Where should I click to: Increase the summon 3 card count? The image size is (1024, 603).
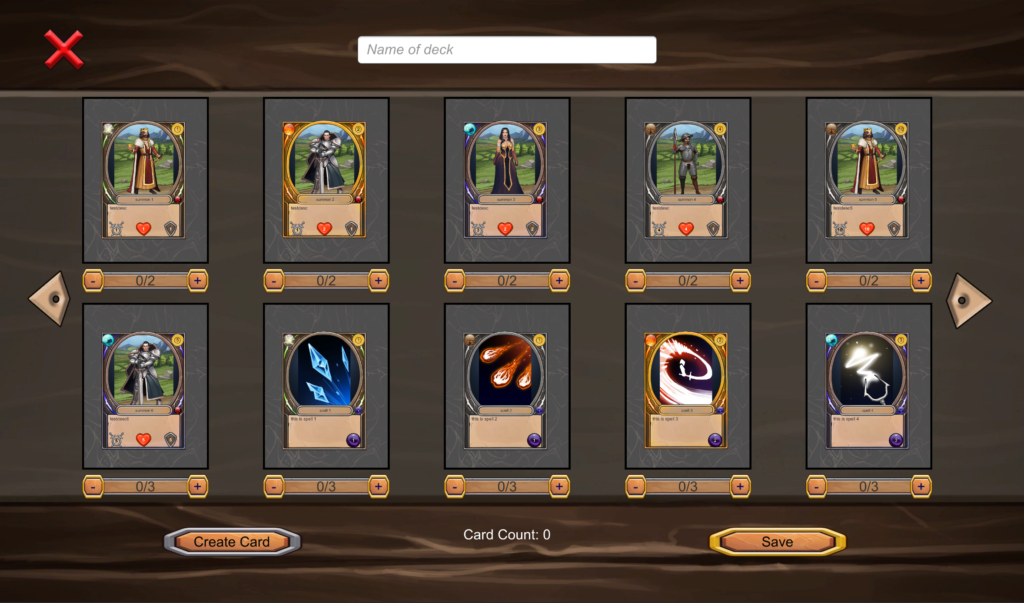click(559, 281)
